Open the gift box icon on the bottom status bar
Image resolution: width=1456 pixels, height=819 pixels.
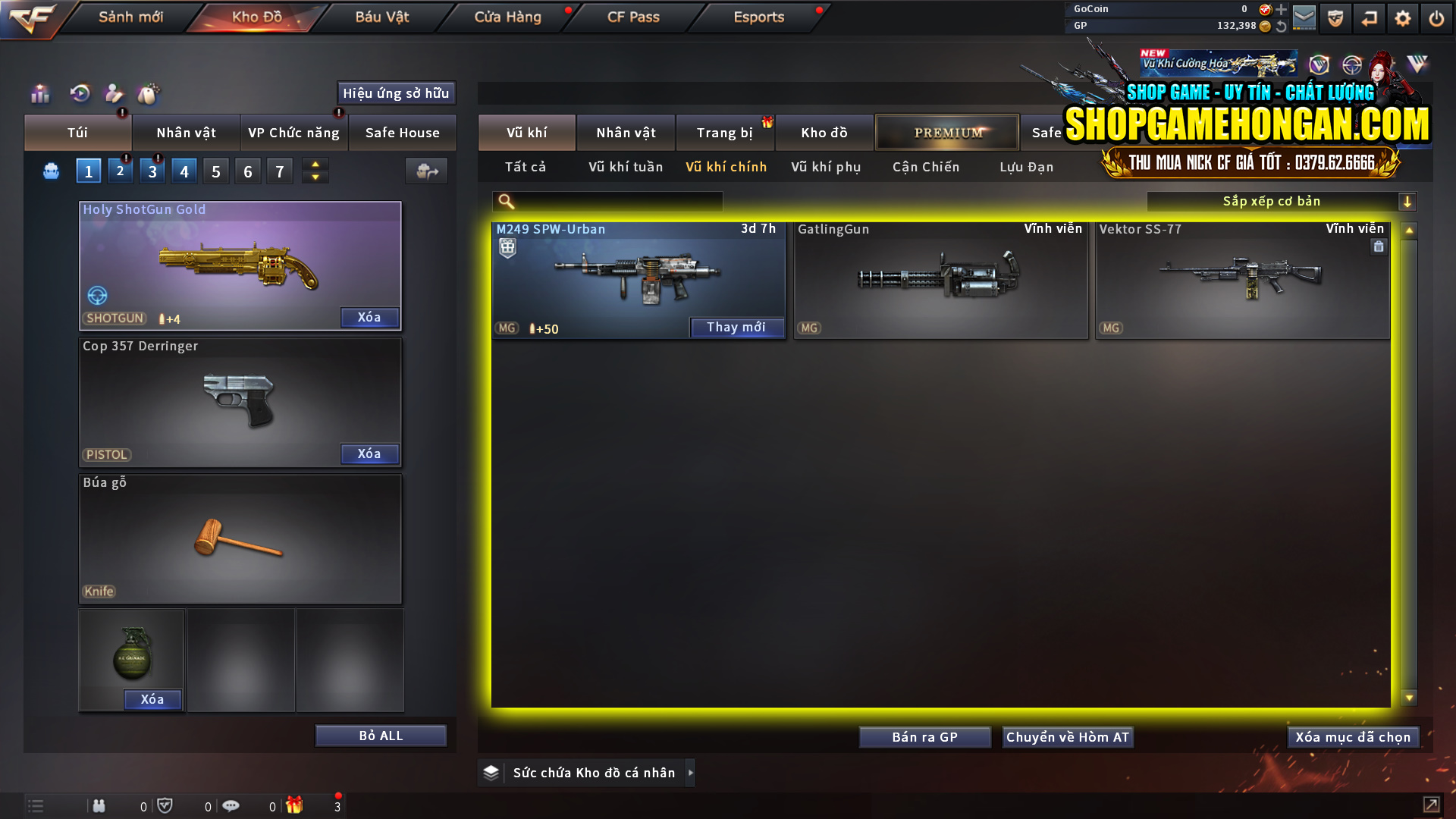(296, 805)
